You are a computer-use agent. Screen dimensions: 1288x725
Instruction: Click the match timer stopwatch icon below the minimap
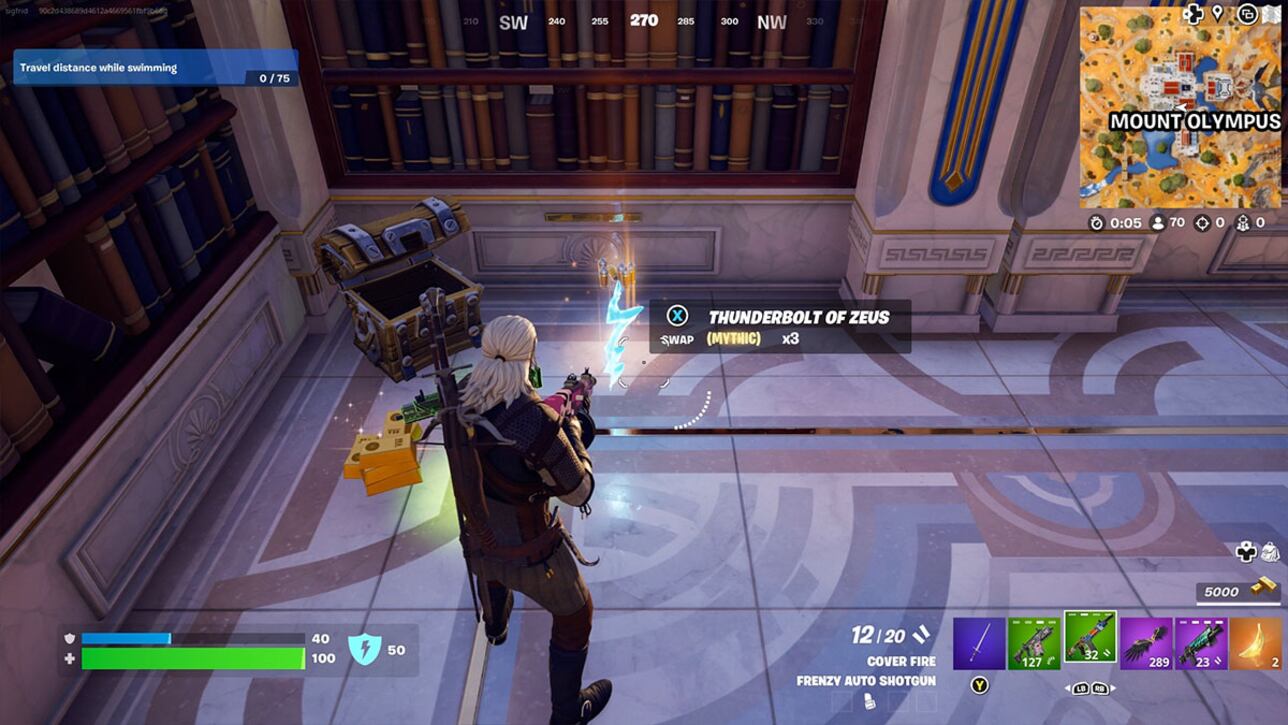tap(1096, 223)
